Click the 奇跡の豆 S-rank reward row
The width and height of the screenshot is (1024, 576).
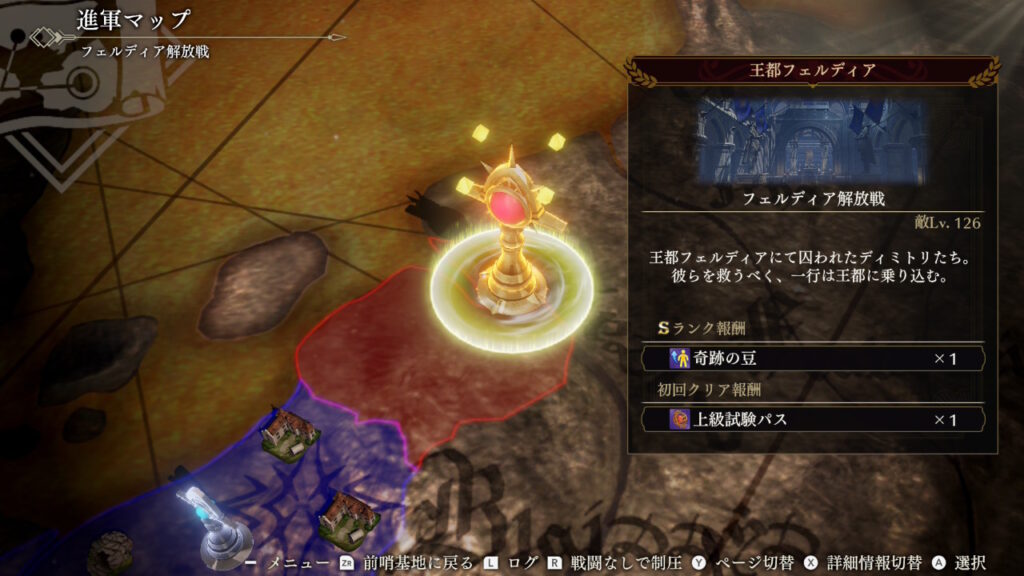click(812, 358)
